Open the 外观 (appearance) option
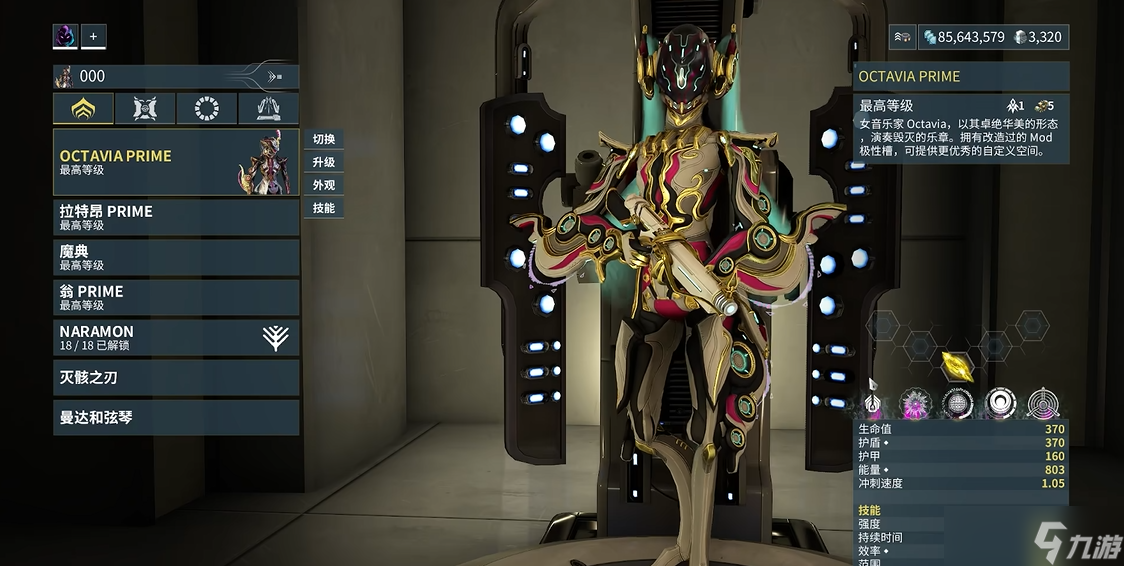 coord(323,185)
